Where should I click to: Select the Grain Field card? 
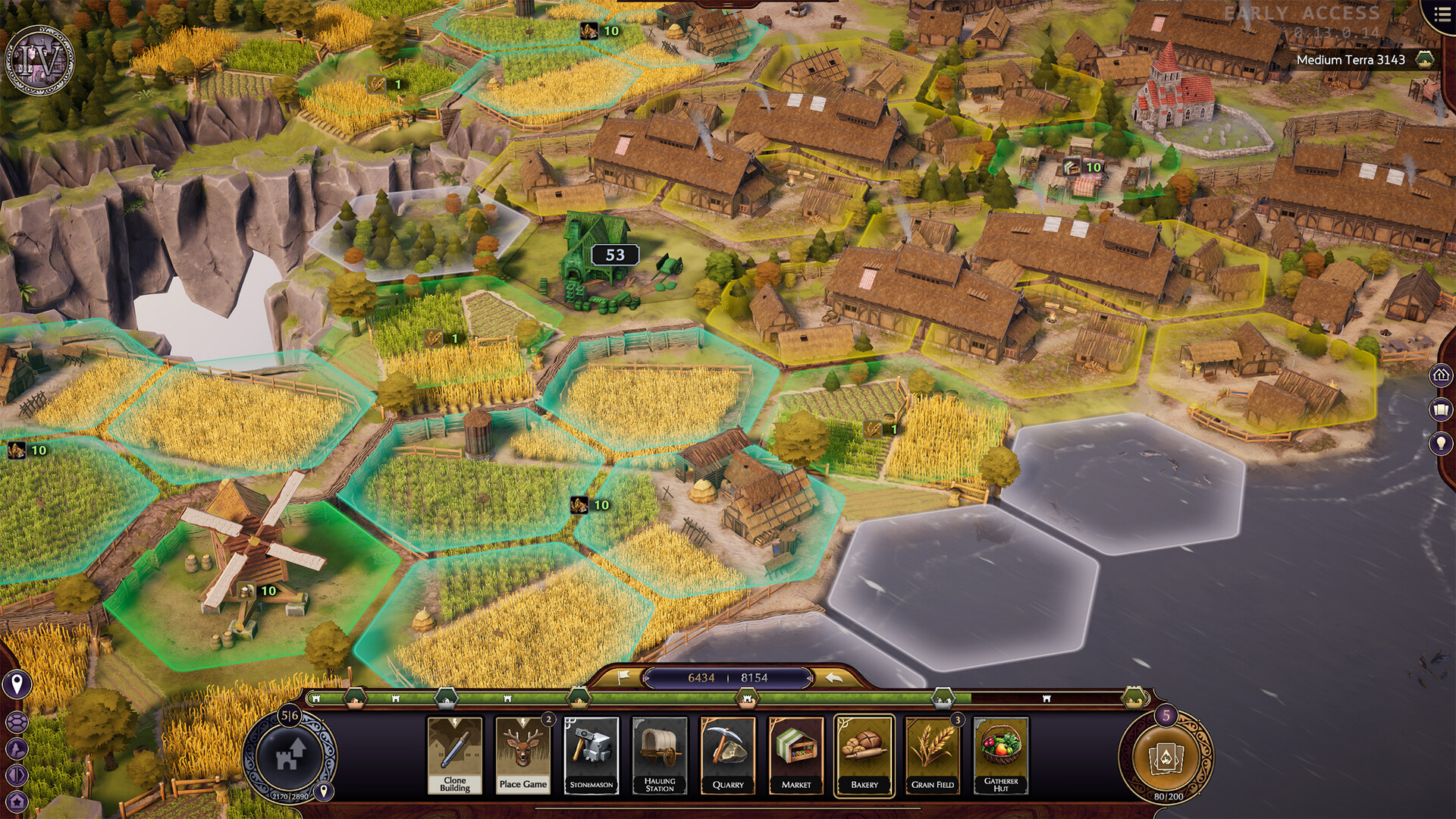[x=933, y=755]
